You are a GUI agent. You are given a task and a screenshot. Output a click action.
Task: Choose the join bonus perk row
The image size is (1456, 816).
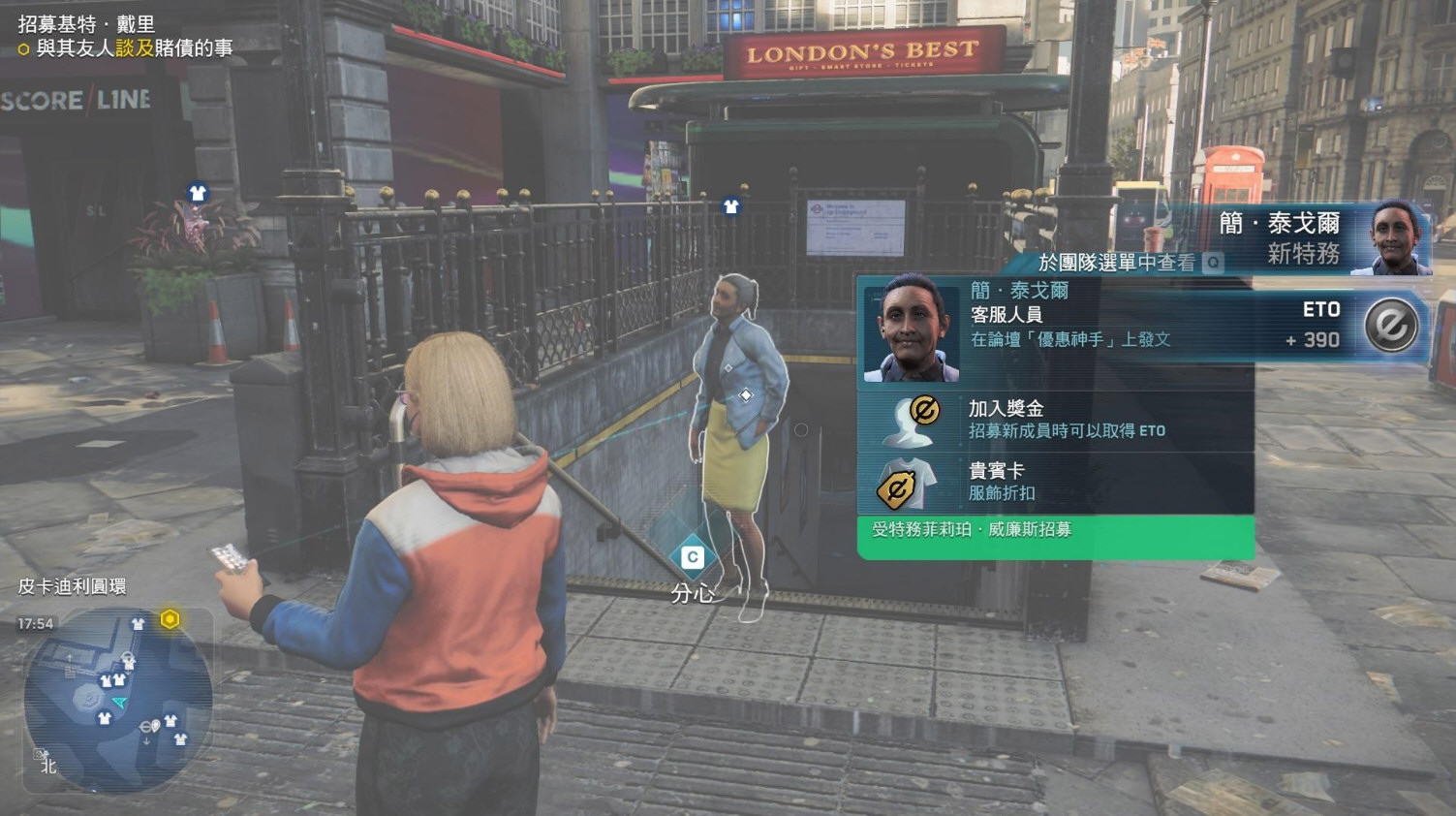(x=1056, y=420)
